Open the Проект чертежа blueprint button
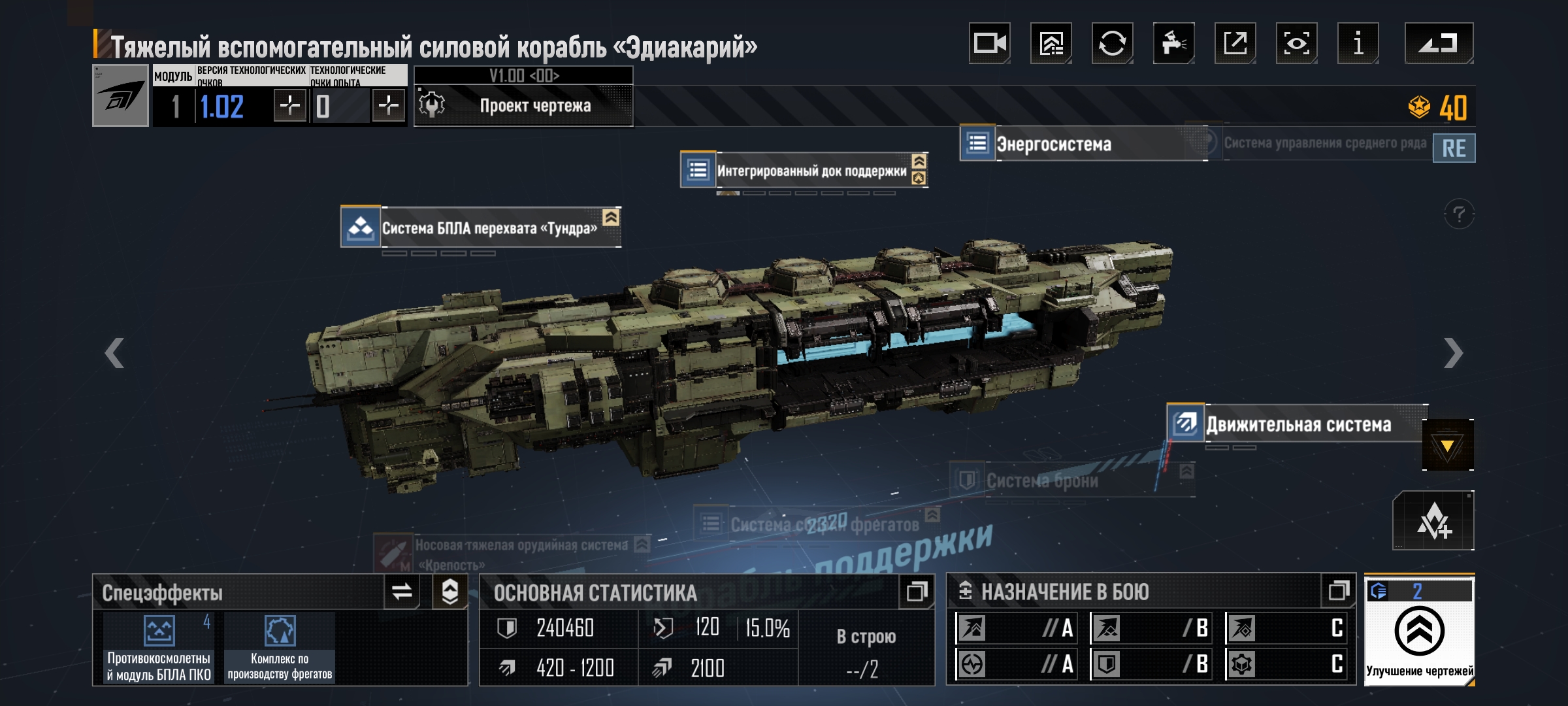Screen dimensions: 1568x706 click(524, 105)
